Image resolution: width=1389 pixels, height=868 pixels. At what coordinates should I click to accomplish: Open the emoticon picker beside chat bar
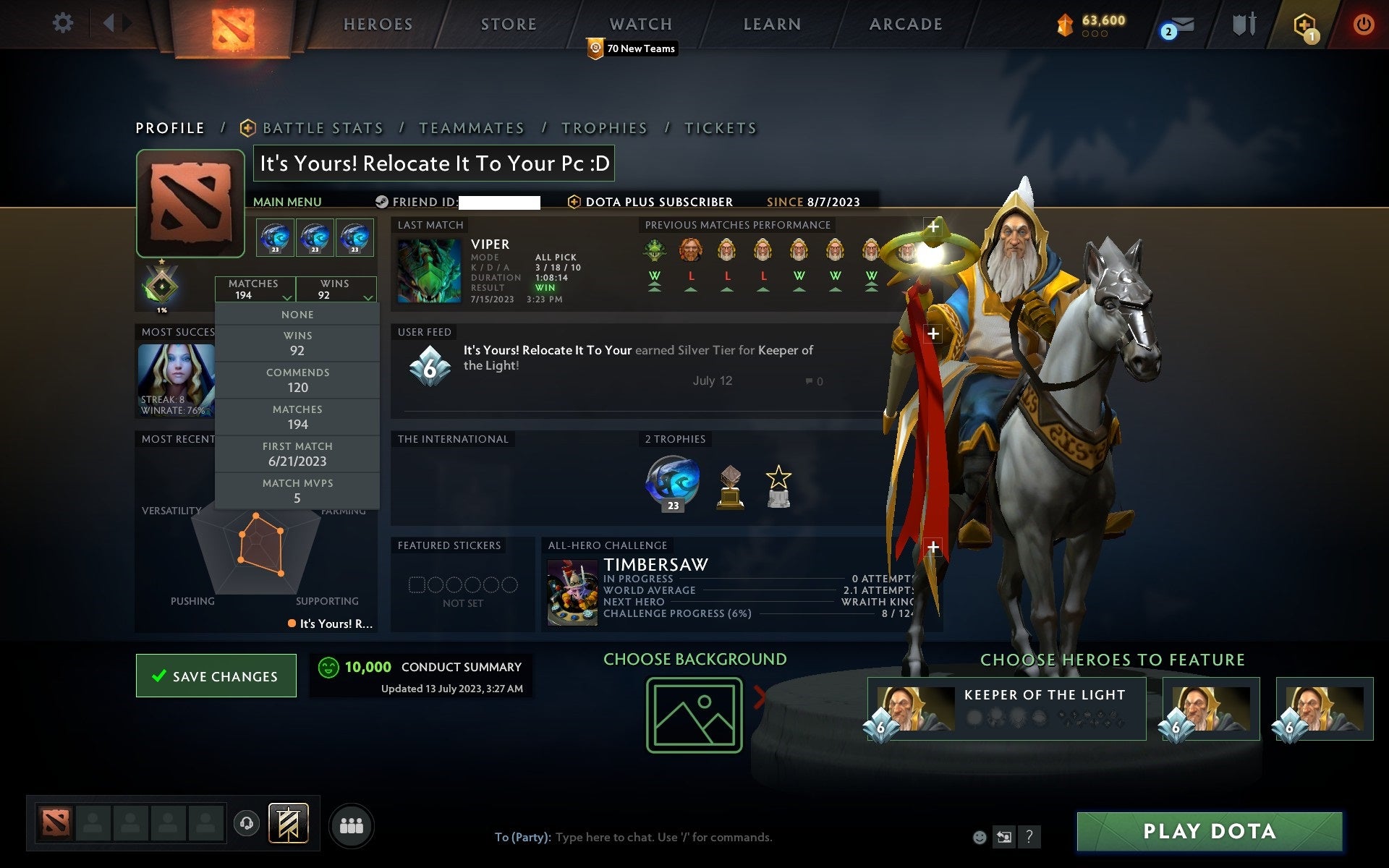pos(979,838)
